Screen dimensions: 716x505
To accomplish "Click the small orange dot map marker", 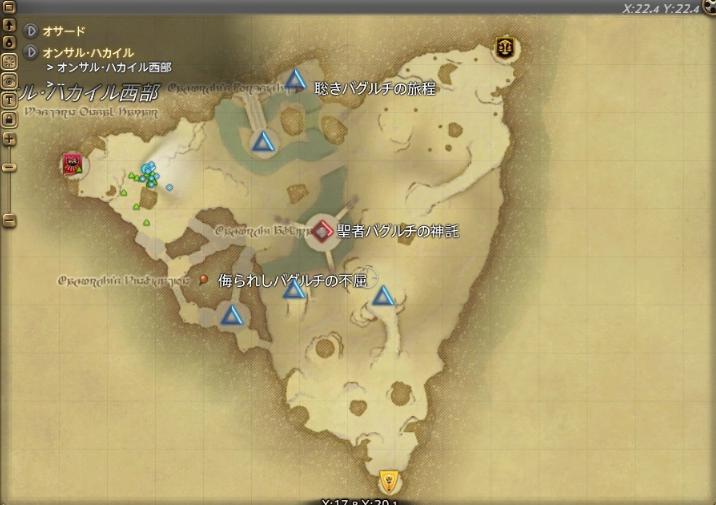I will 203,279.
